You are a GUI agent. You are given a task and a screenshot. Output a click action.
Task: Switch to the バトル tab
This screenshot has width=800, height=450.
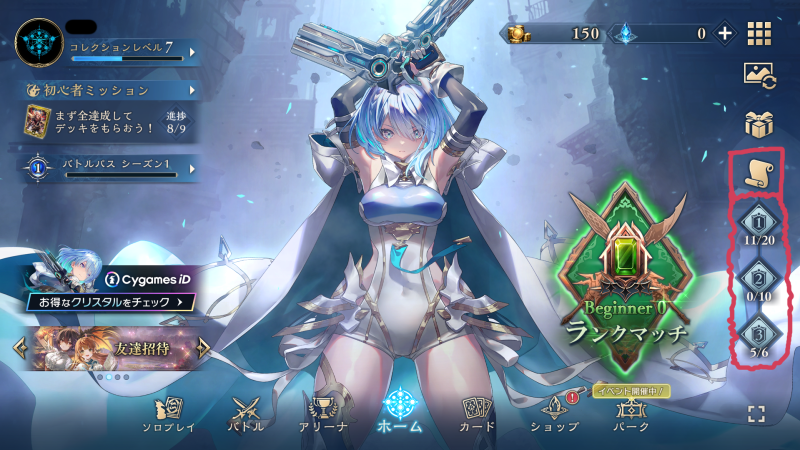pyautogui.click(x=247, y=414)
